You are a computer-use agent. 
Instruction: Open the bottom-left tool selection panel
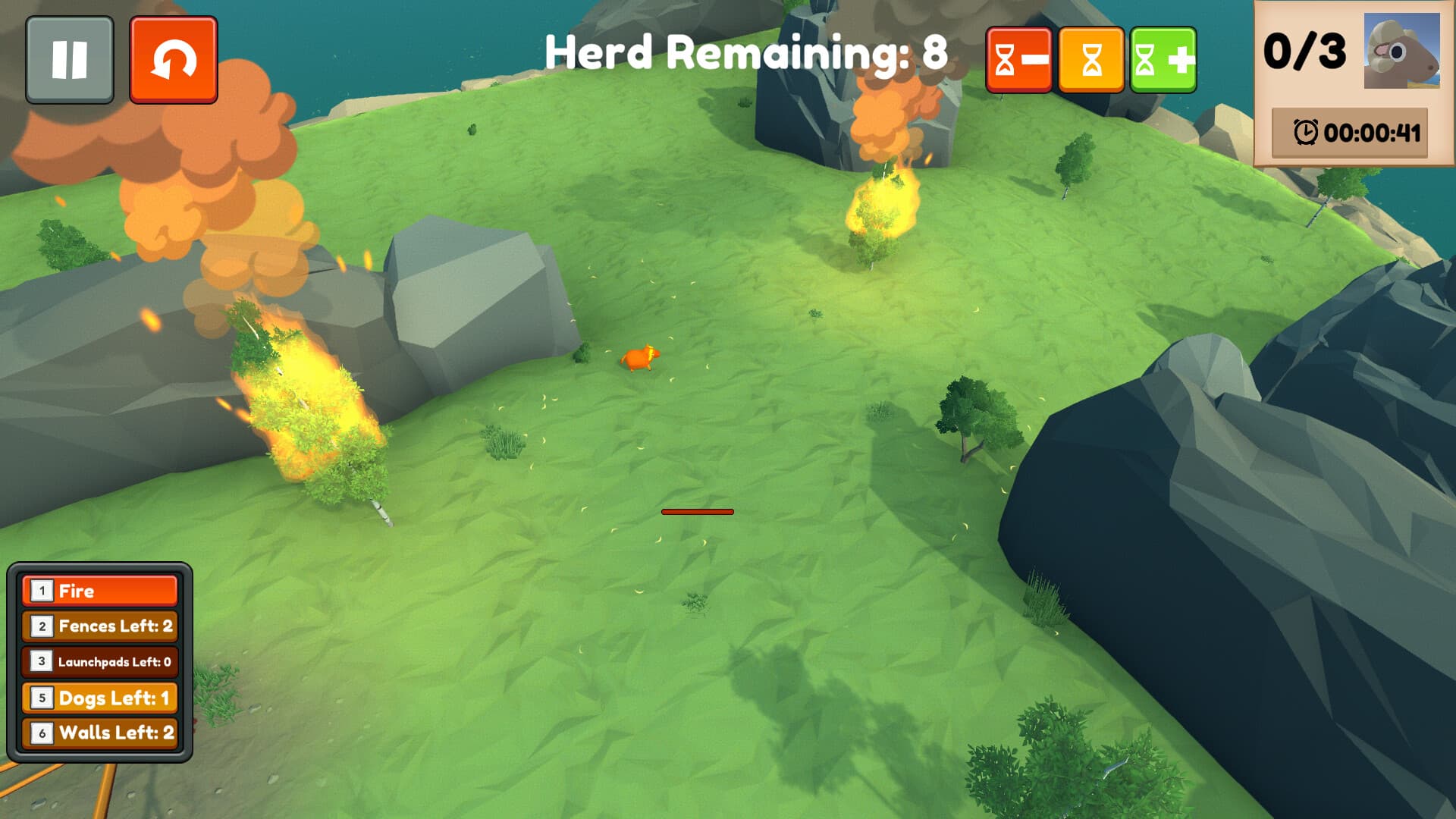click(x=99, y=662)
